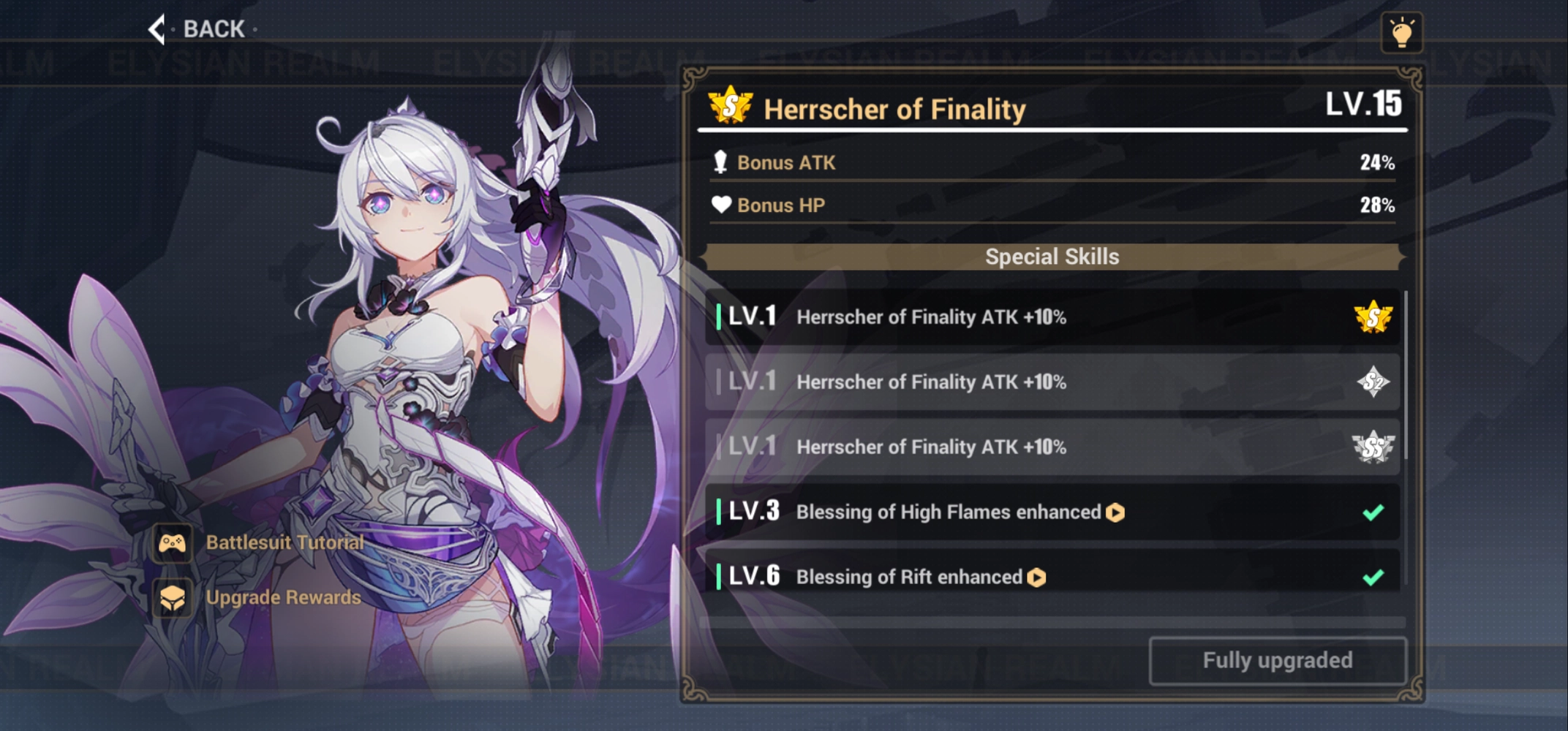This screenshot has height=731, width=1568.
Task: Click the gold S rank badge on first skill
Action: 1373,317
